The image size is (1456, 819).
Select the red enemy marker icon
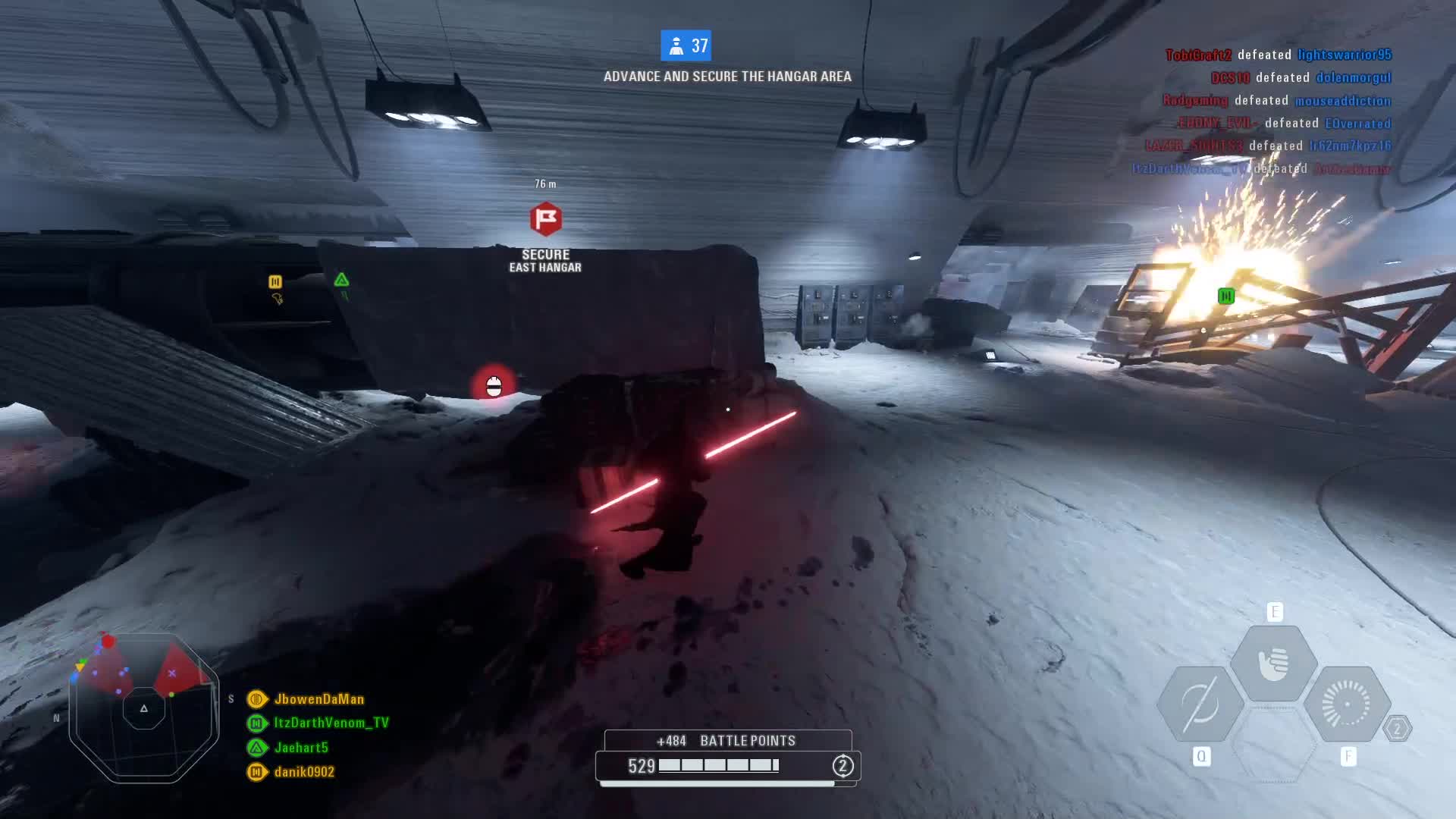[494, 387]
